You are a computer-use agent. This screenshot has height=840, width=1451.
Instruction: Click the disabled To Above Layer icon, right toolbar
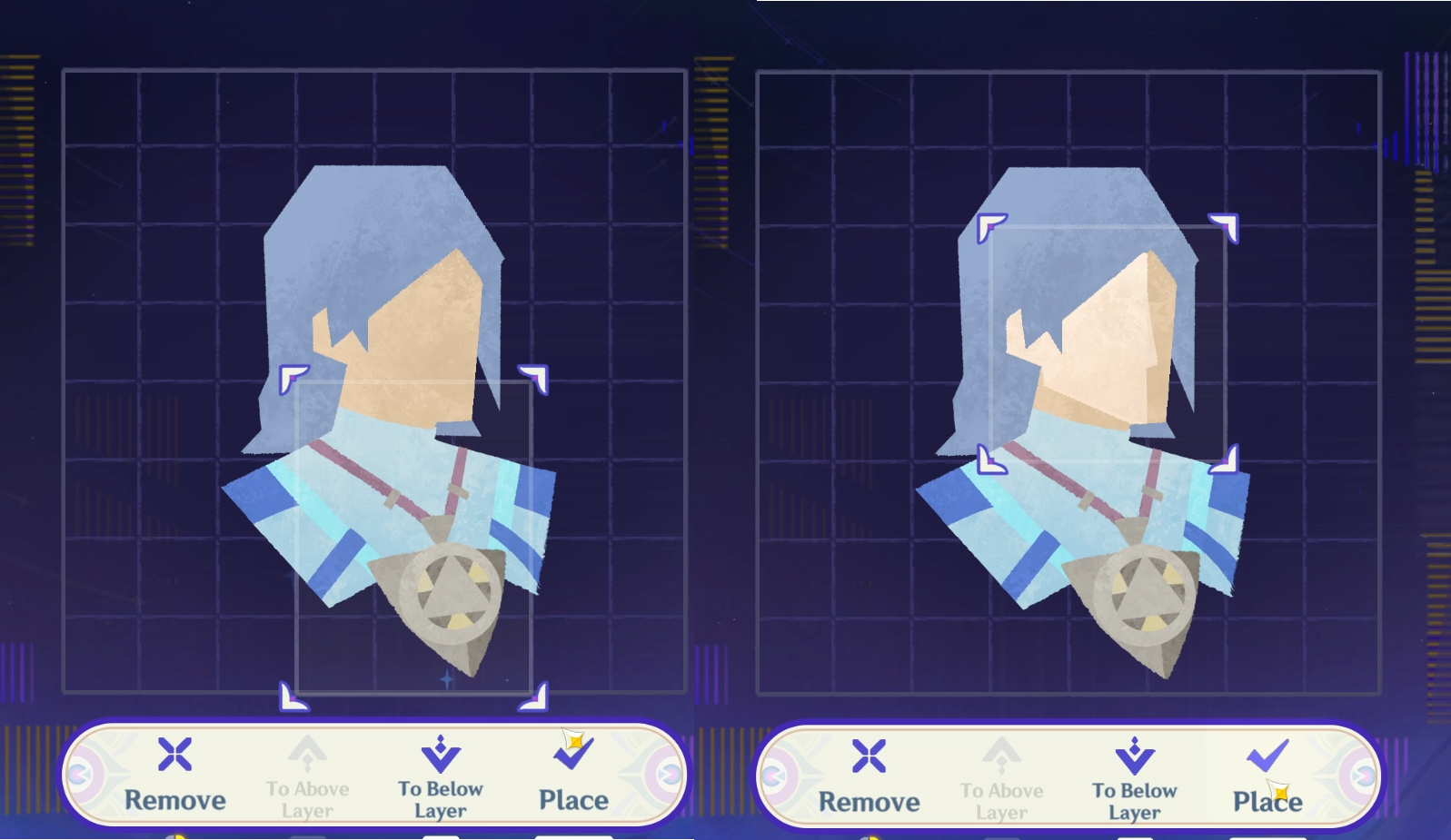[x=1002, y=755]
